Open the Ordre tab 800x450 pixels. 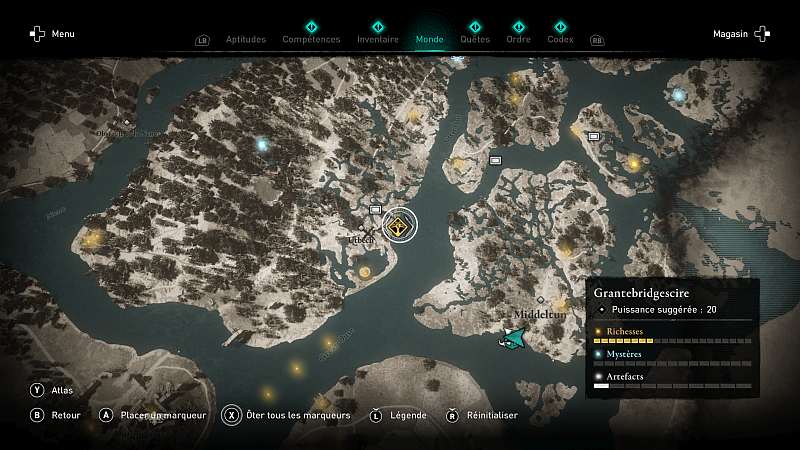(x=518, y=40)
